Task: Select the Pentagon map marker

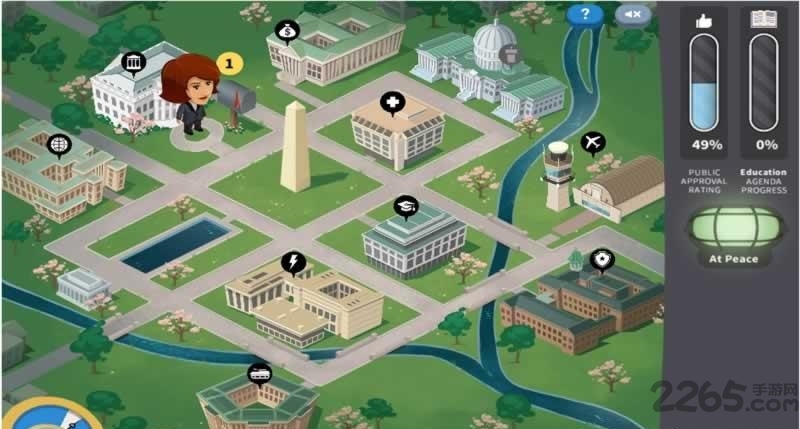Action: (259, 374)
